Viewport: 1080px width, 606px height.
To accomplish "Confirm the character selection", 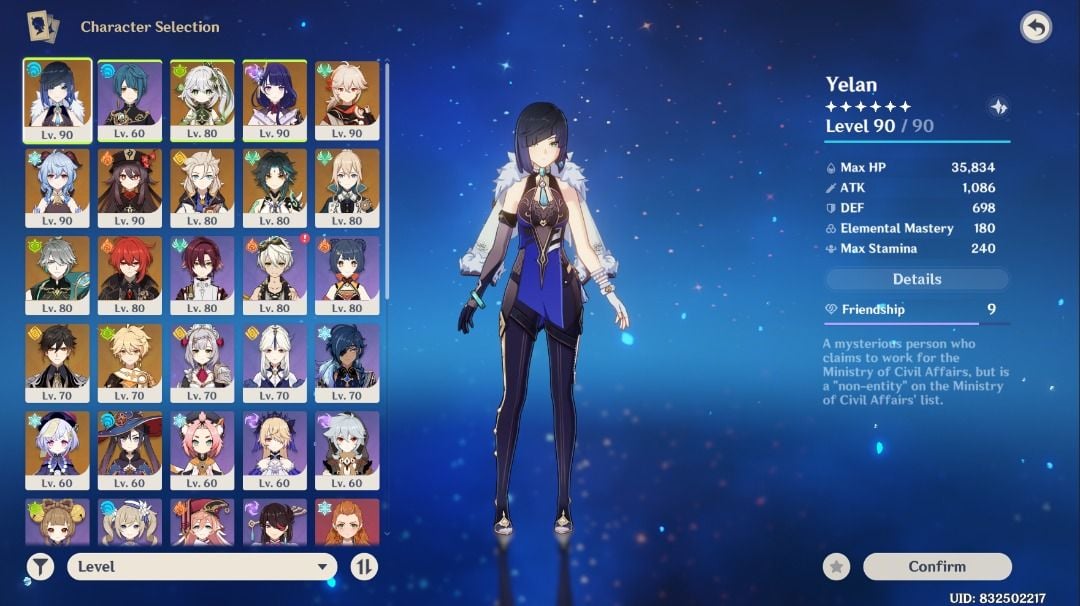I will pos(937,566).
